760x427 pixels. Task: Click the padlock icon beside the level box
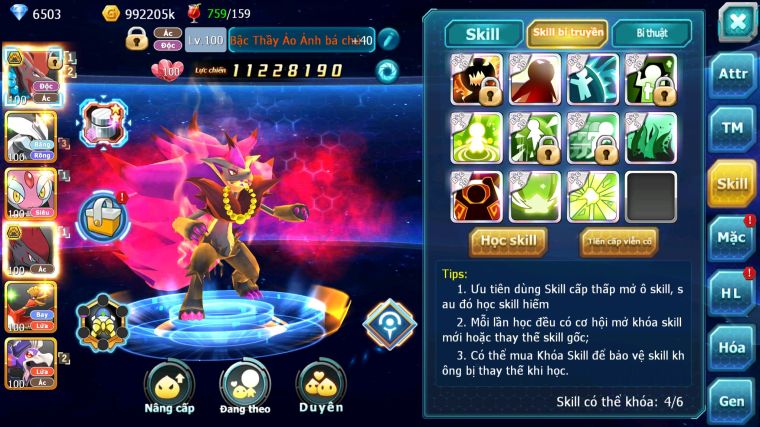137,40
